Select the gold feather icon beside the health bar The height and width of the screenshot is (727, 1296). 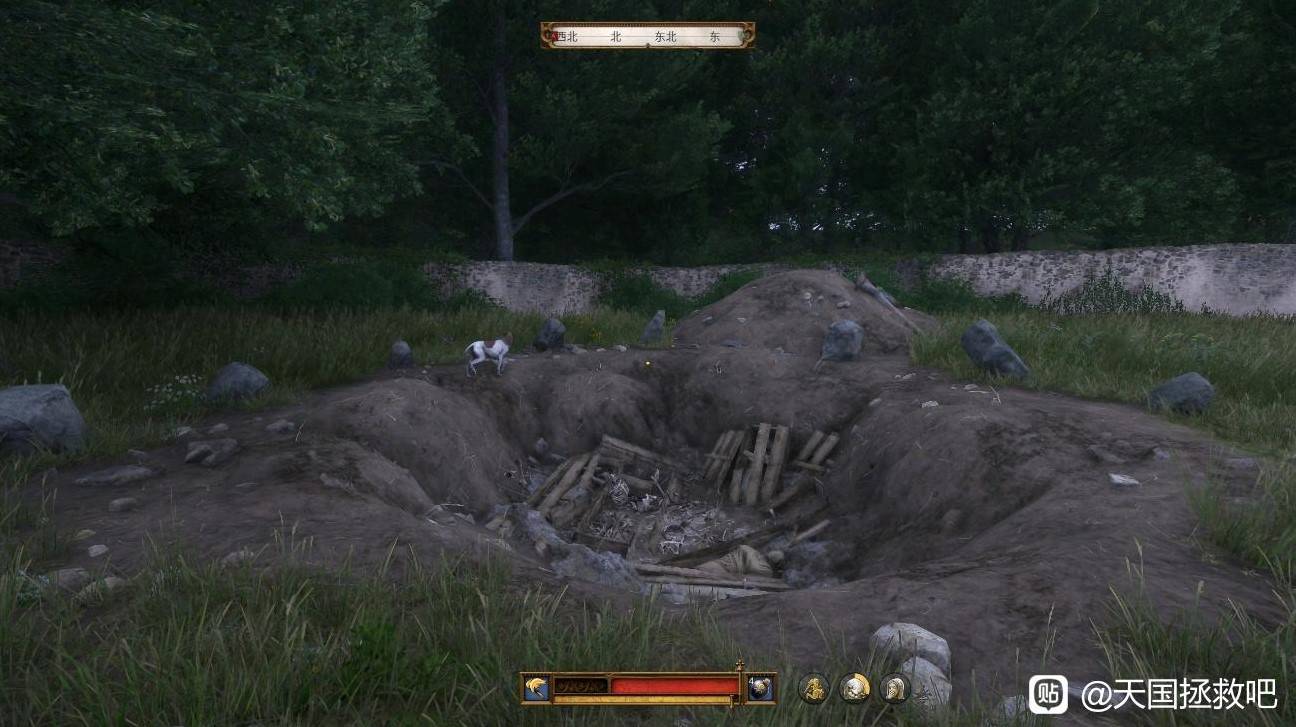pyautogui.click(x=536, y=687)
